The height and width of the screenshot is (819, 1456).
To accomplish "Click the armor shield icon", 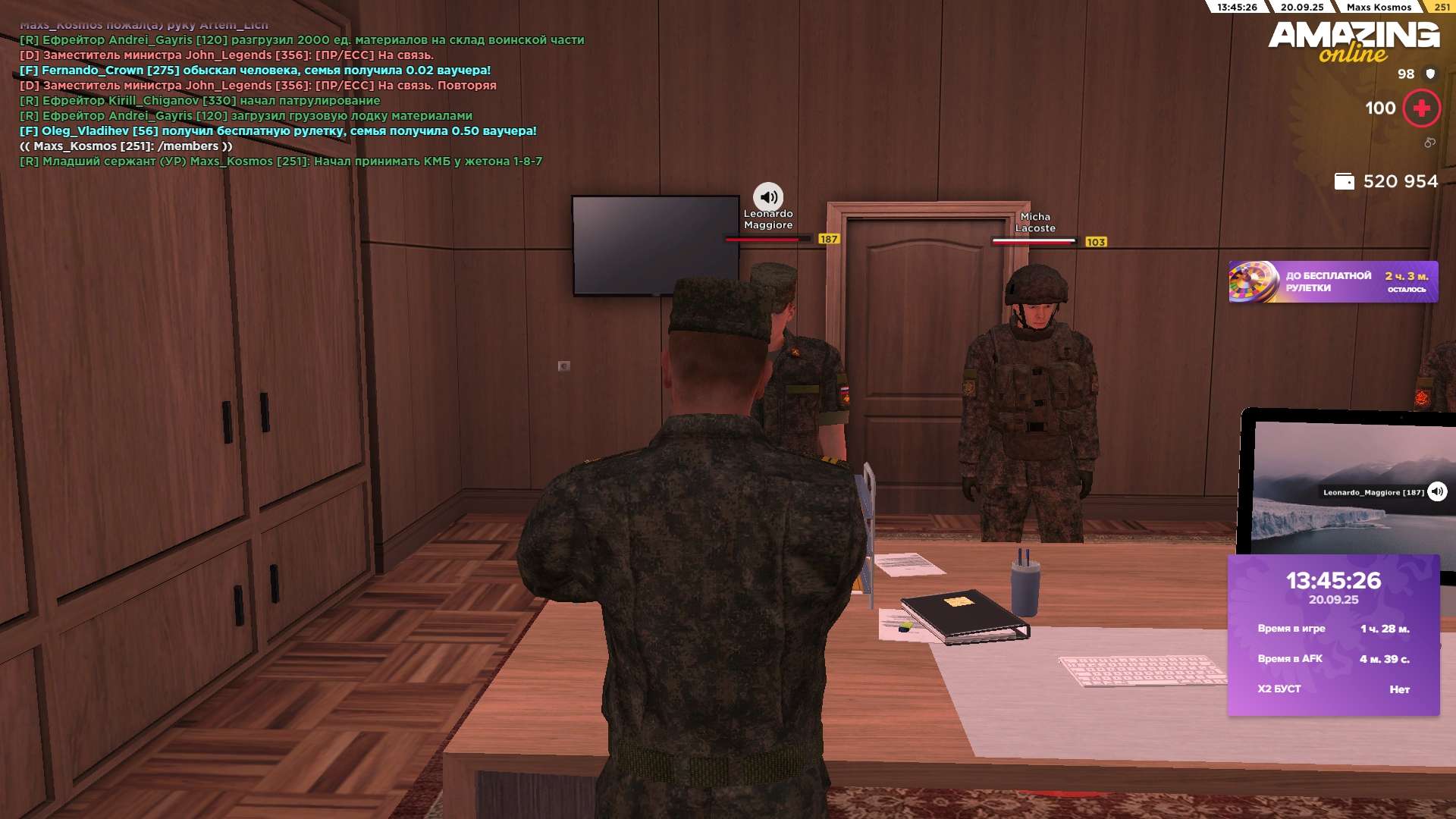I will tap(1430, 74).
